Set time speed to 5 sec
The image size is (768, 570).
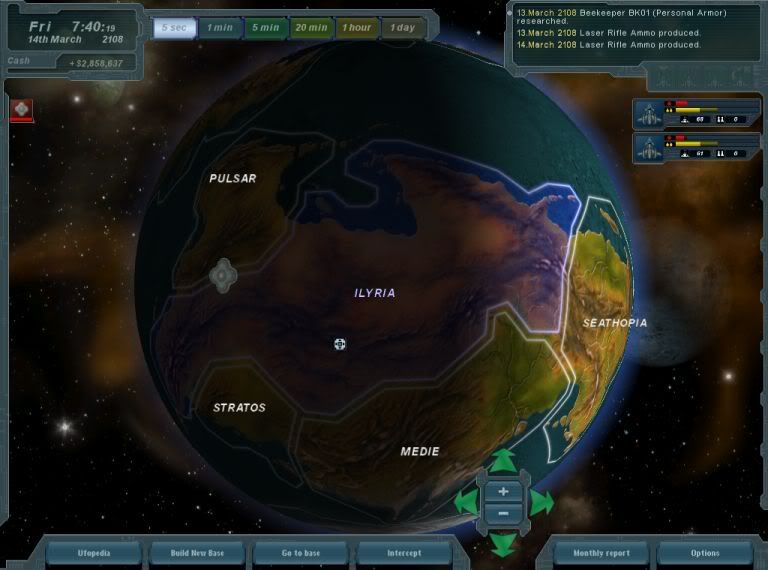(173, 28)
